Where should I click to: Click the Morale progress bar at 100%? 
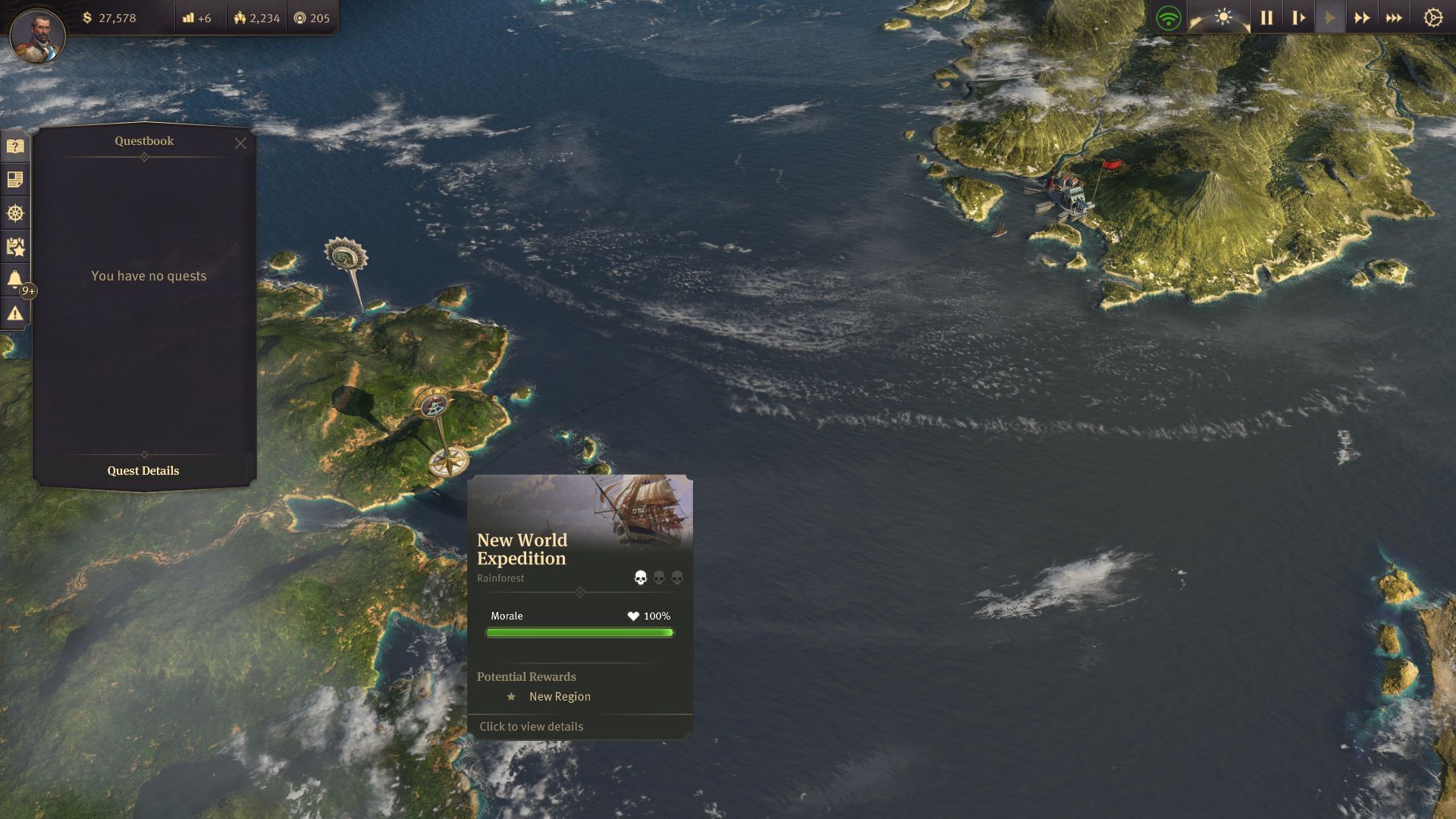coord(579,632)
